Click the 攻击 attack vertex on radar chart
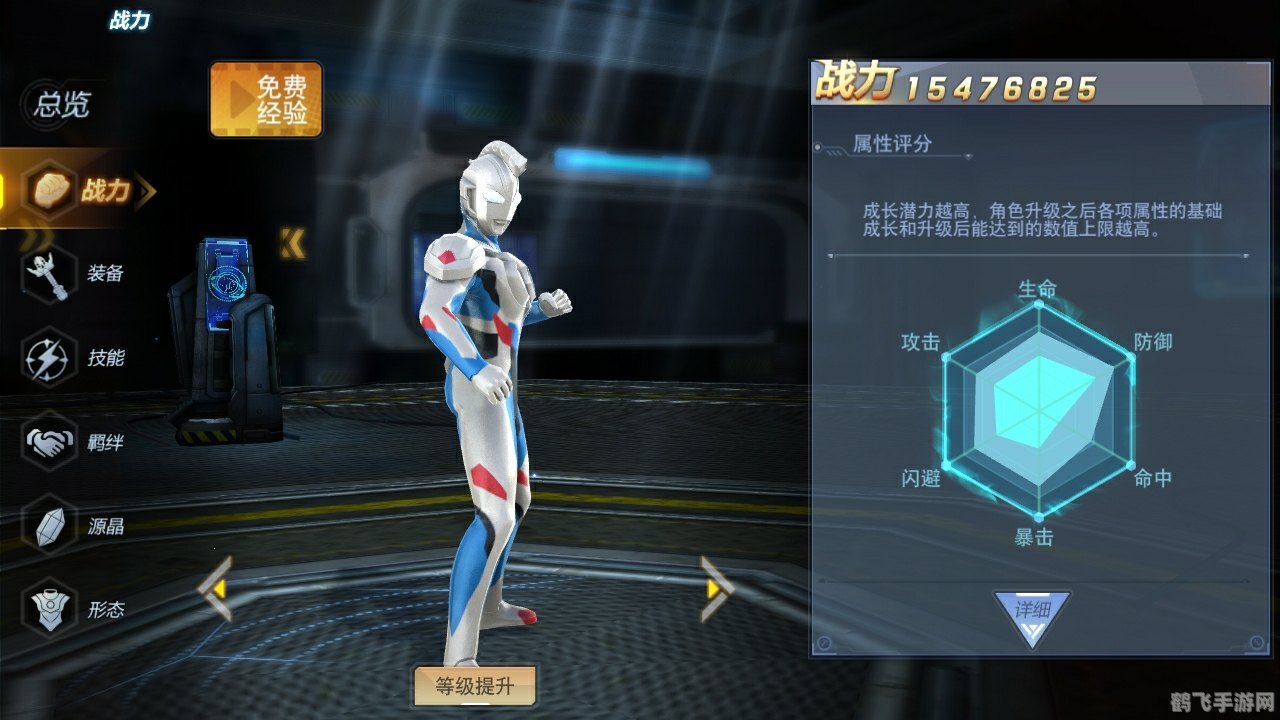 923,342
